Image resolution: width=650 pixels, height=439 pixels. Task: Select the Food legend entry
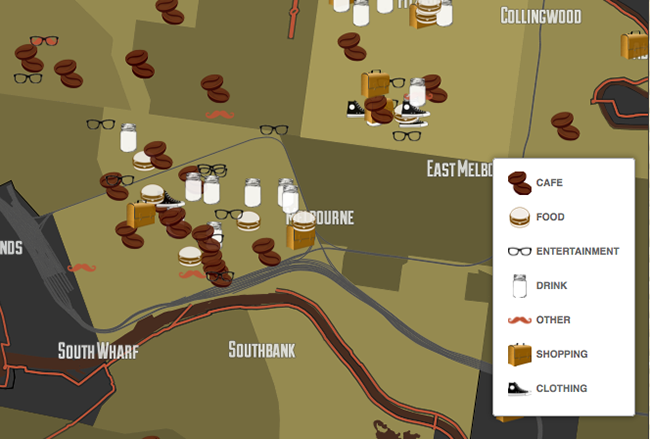click(549, 217)
